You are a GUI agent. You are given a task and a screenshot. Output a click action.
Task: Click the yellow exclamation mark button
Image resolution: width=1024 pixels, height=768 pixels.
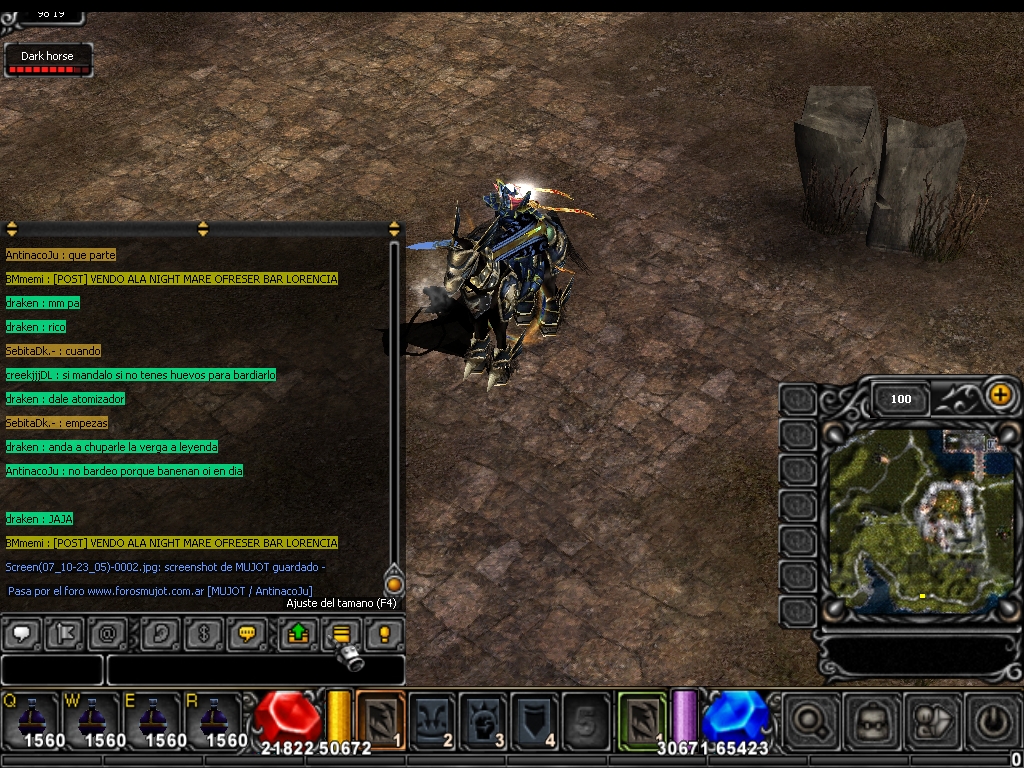(383, 633)
